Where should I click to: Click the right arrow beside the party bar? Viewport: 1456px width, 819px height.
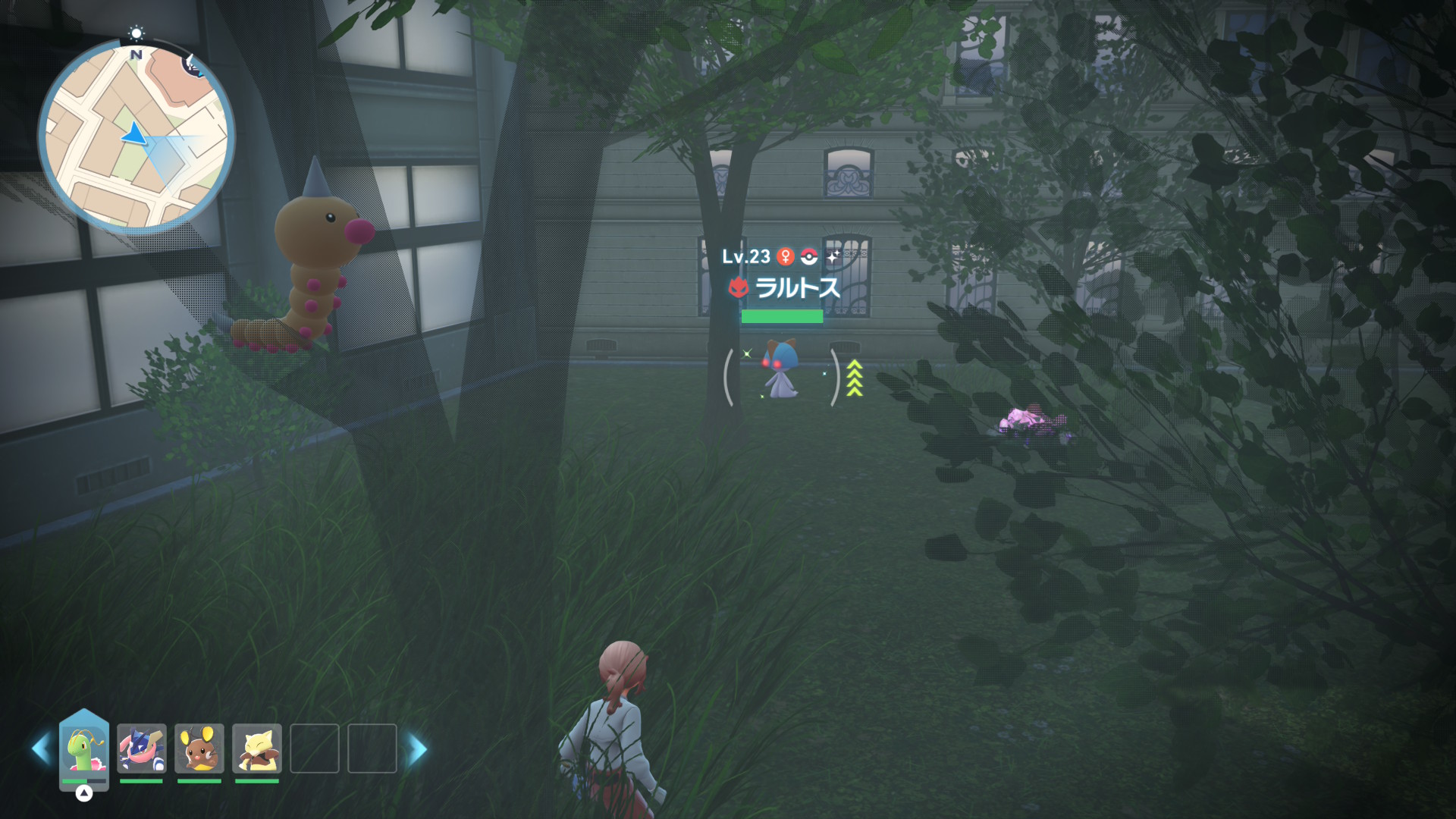click(x=418, y=749)
